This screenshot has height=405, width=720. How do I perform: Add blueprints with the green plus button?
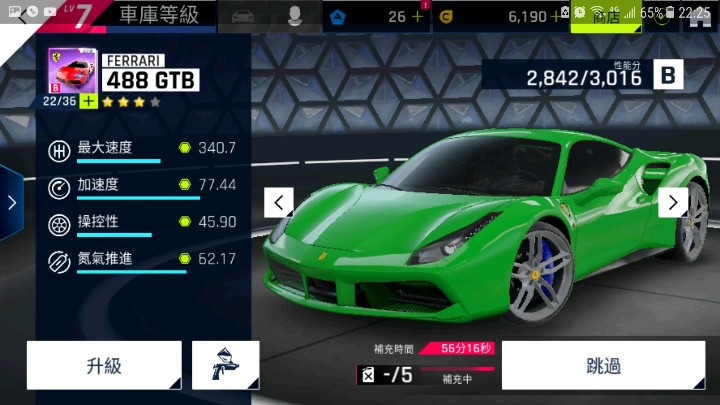(x=88, y=101)
